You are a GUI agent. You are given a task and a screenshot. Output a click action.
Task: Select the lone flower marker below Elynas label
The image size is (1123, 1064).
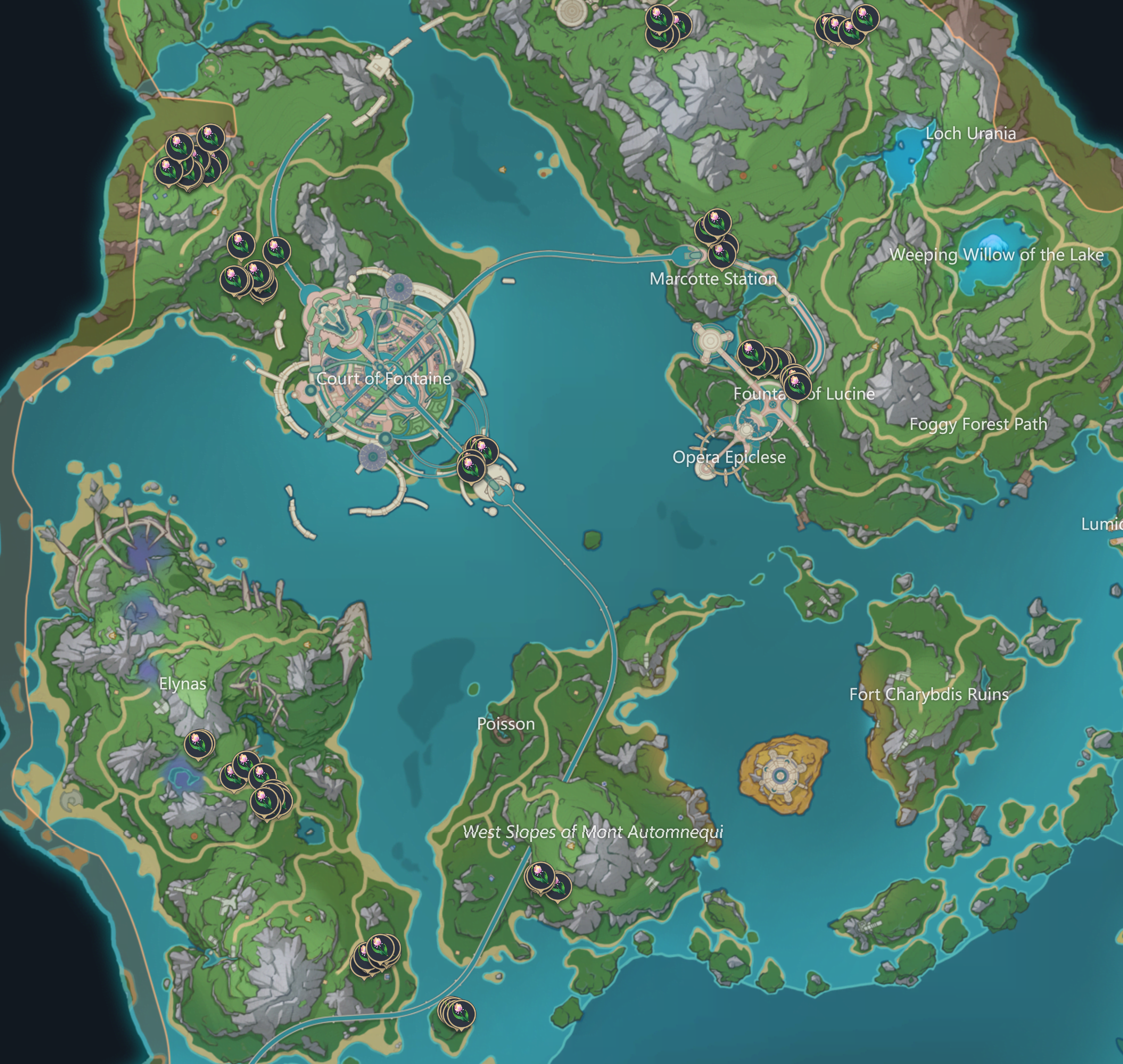(199, 743)
